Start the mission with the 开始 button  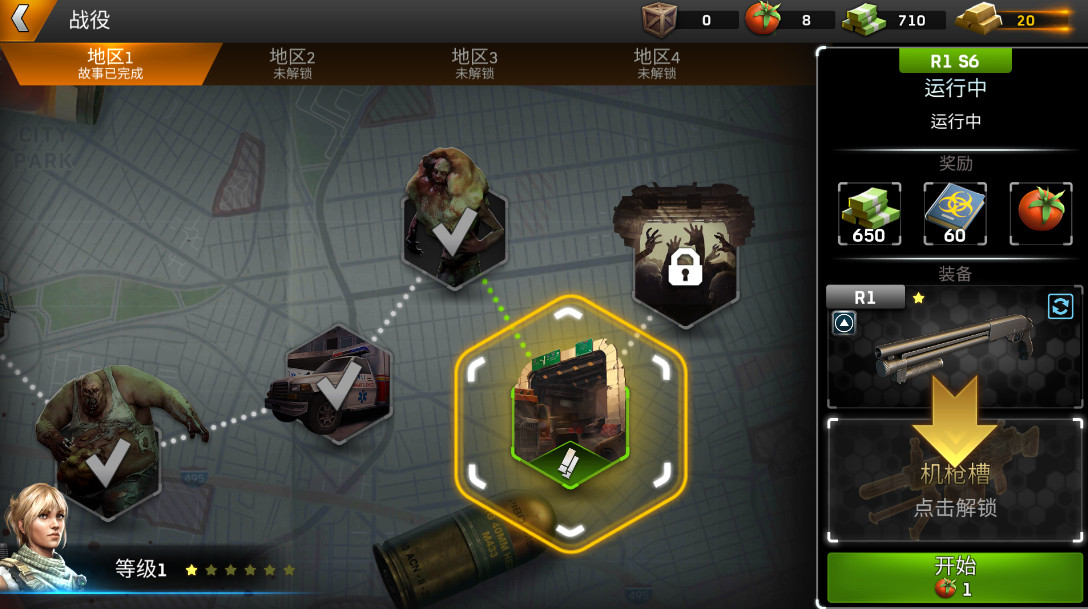pos(954,576)
